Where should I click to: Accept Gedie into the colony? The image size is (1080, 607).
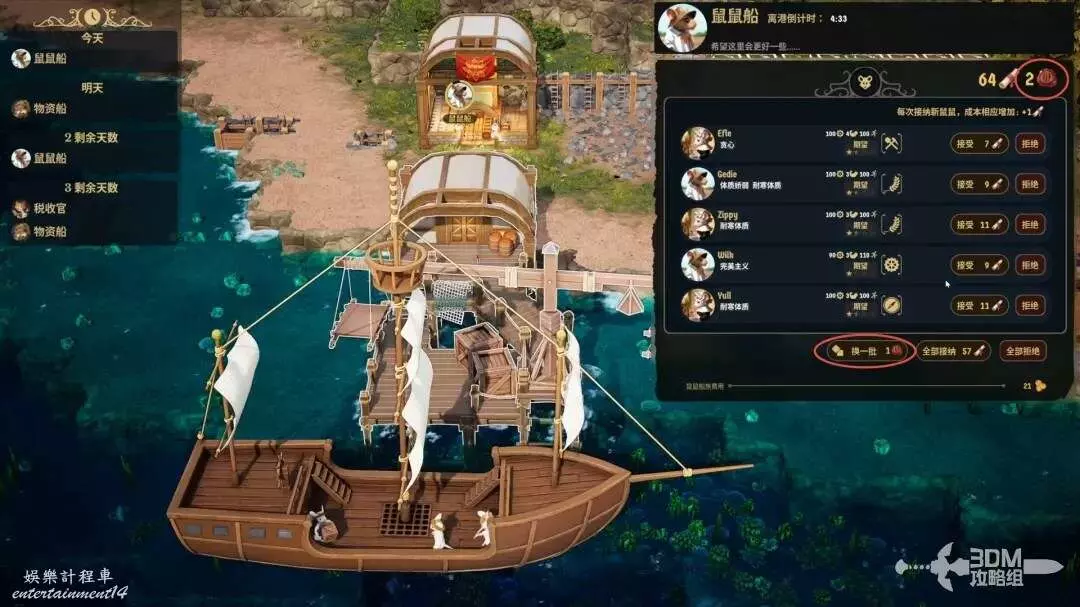point(978,184)
